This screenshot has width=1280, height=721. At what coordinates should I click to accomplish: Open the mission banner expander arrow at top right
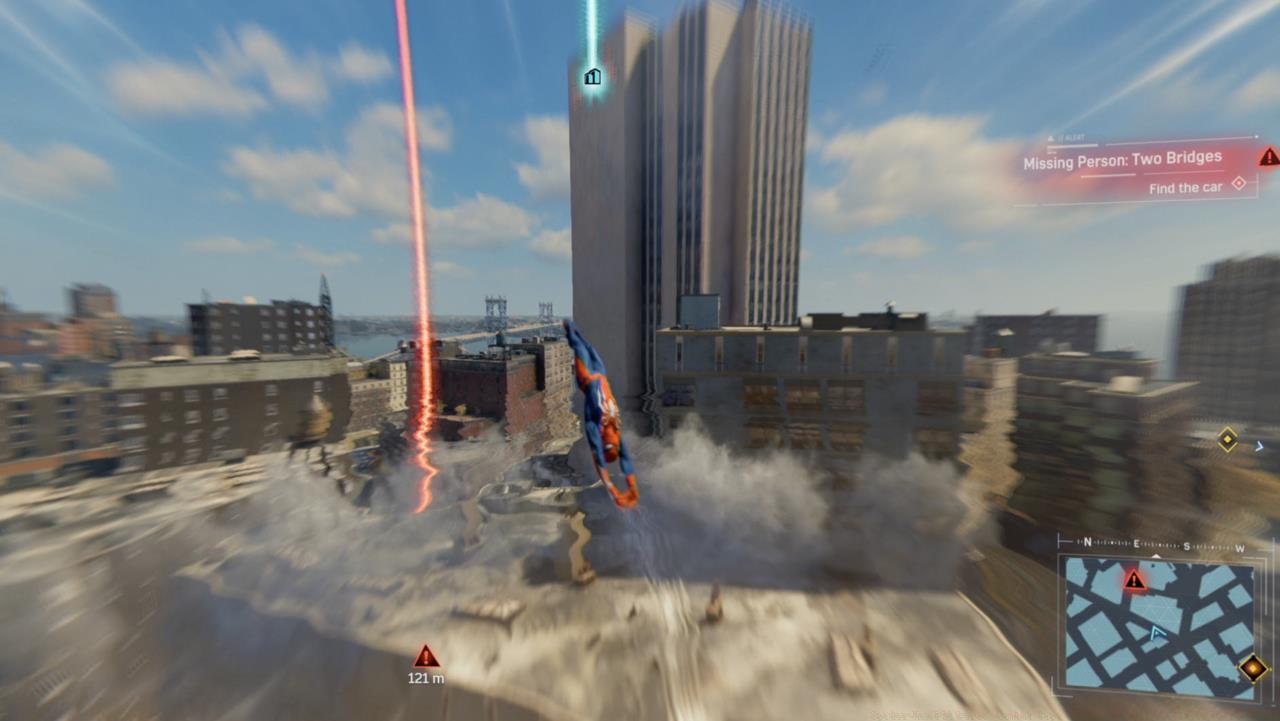pos(1257,136)
